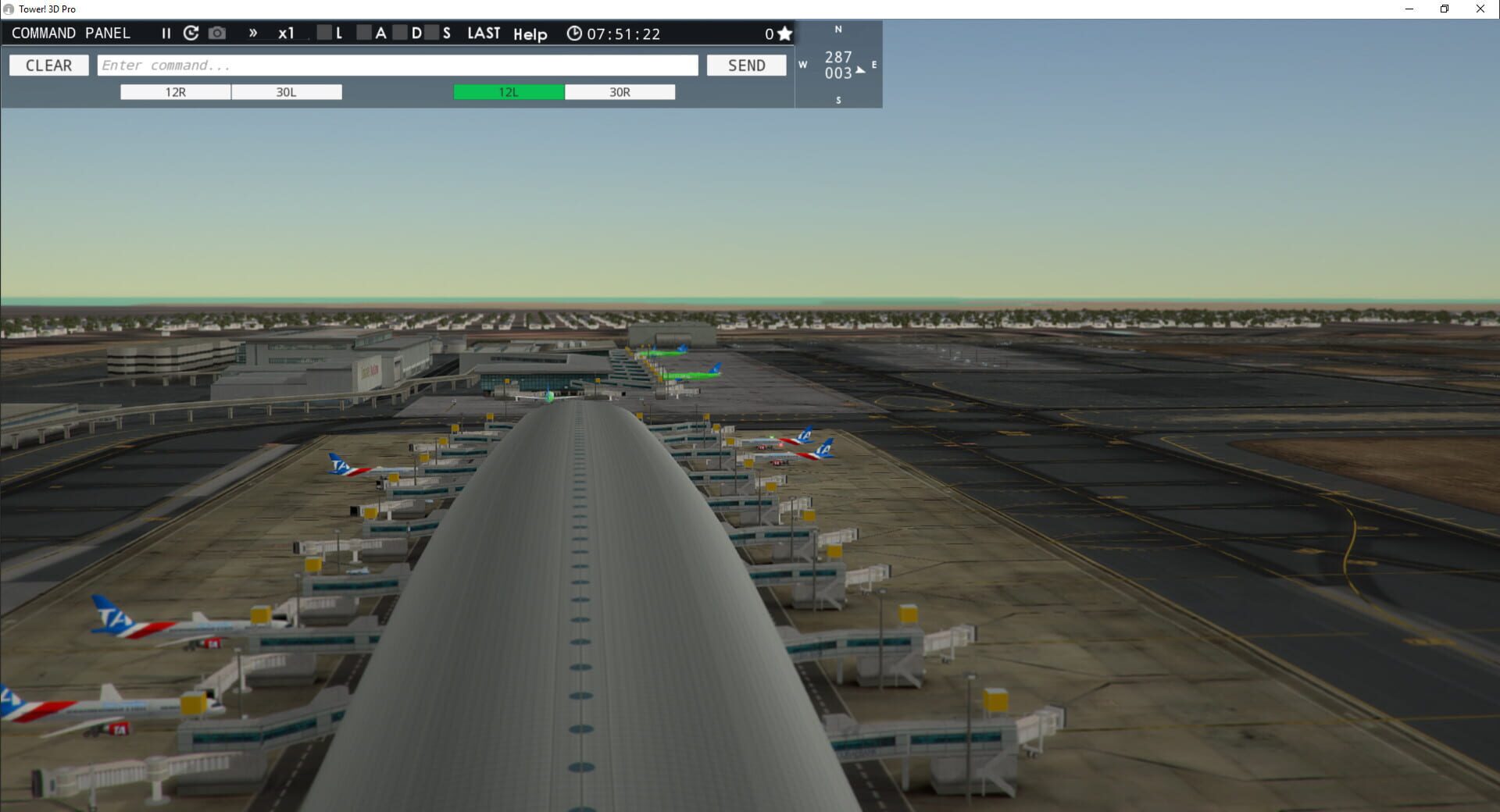Deactivate the active runway 12L
1500x812 pixels.
508,91
